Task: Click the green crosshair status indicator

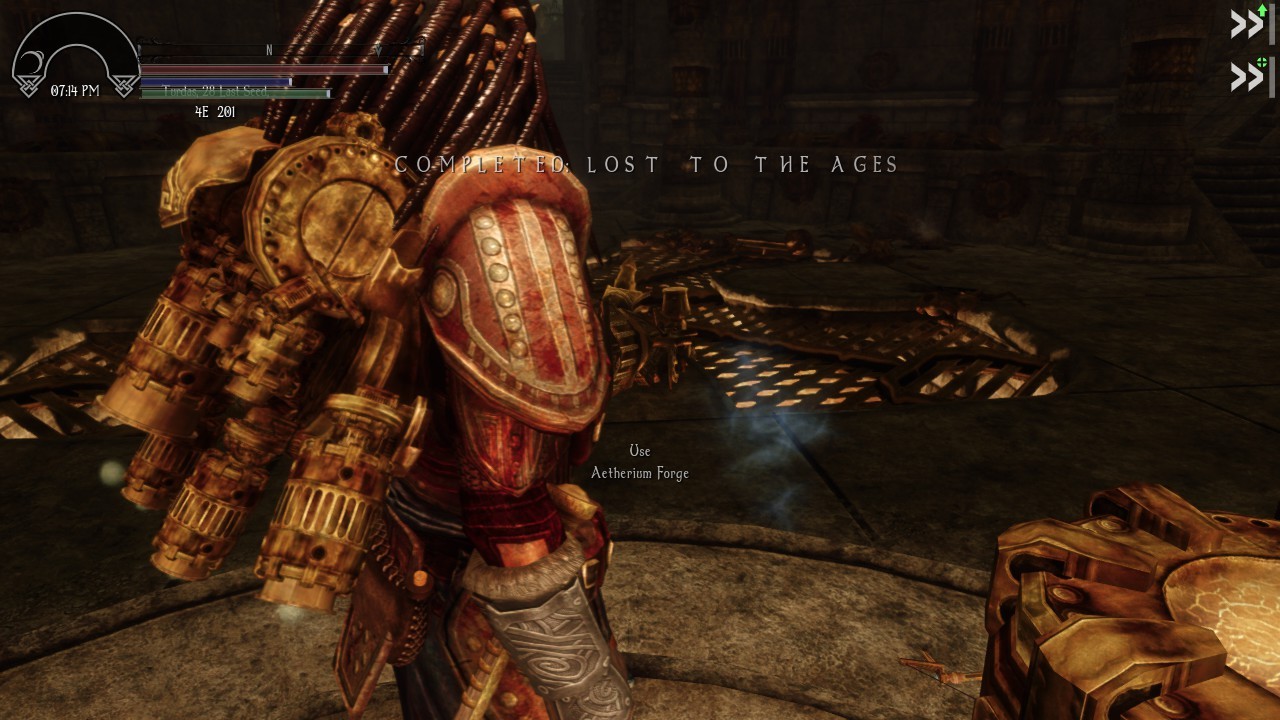Action: (1262, 61)
